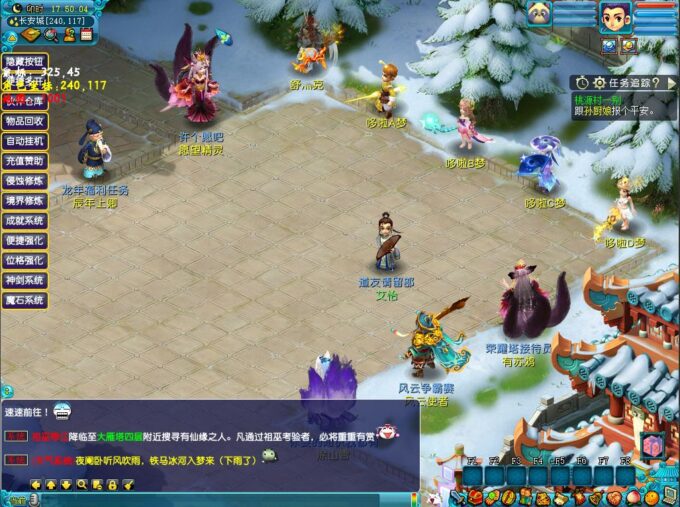Click the player character portrait

coord(614,17)
